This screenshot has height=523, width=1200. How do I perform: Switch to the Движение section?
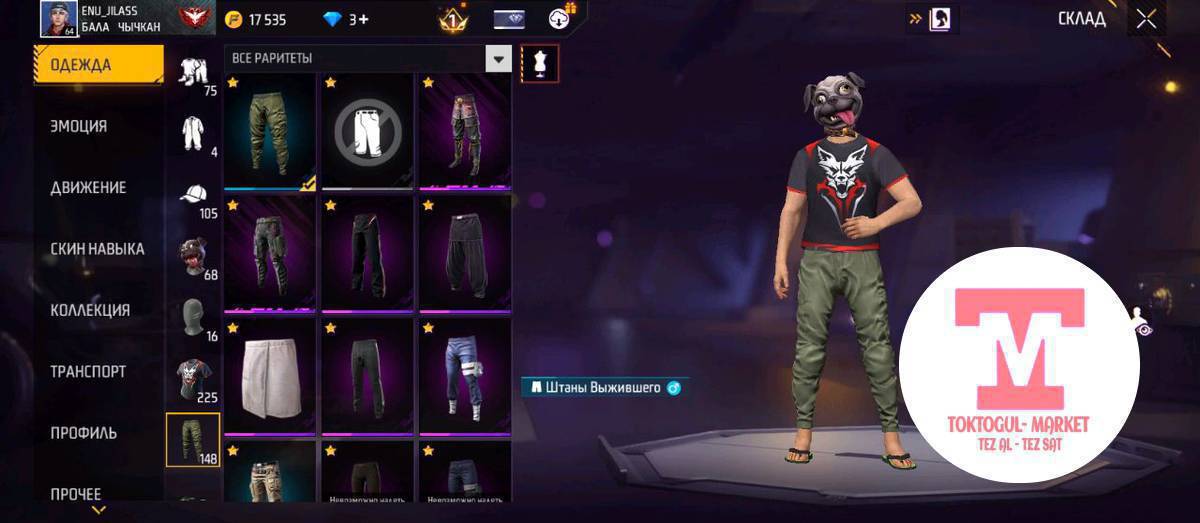[88, 188]
